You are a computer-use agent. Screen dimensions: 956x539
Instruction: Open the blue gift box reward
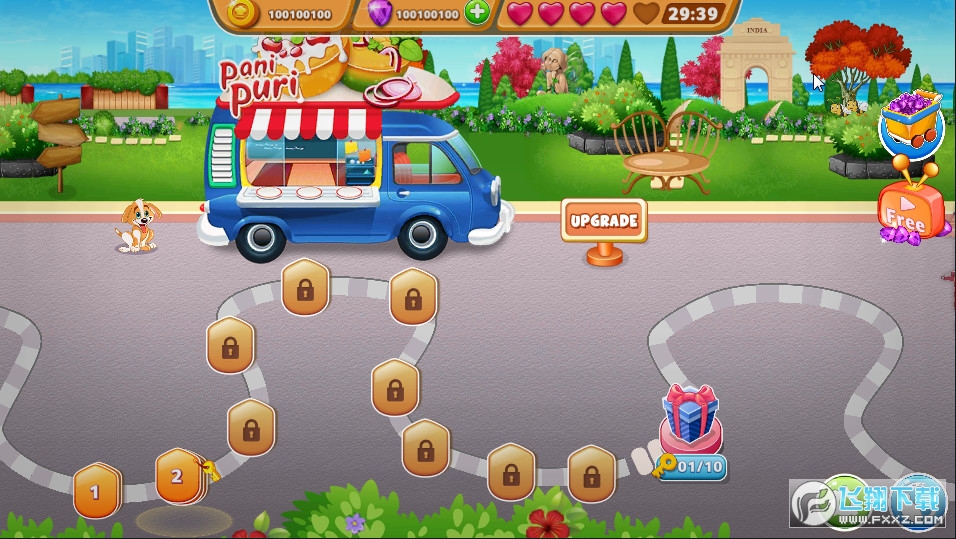[690, 416]
